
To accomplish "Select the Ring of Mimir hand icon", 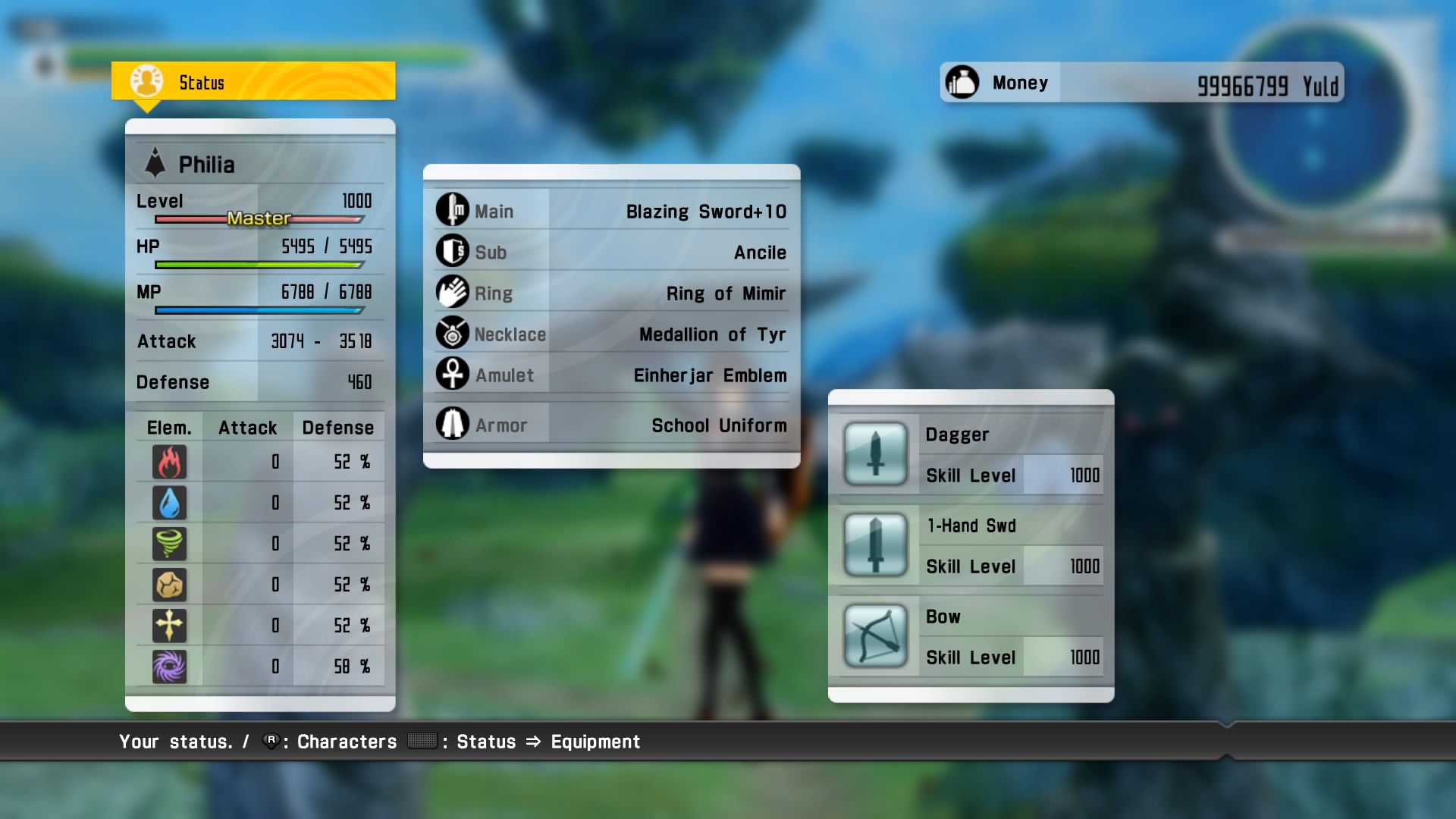I will point(453,293).
